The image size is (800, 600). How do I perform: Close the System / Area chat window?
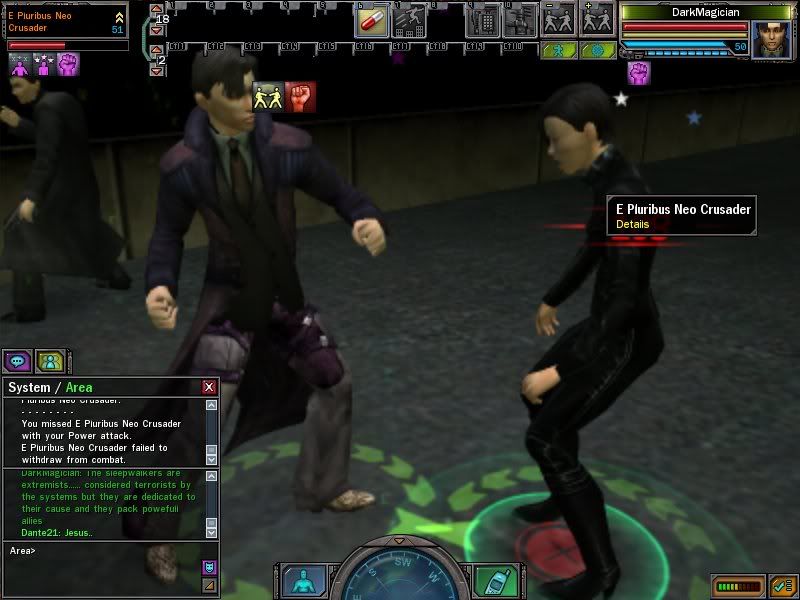(x=209, y=387)
